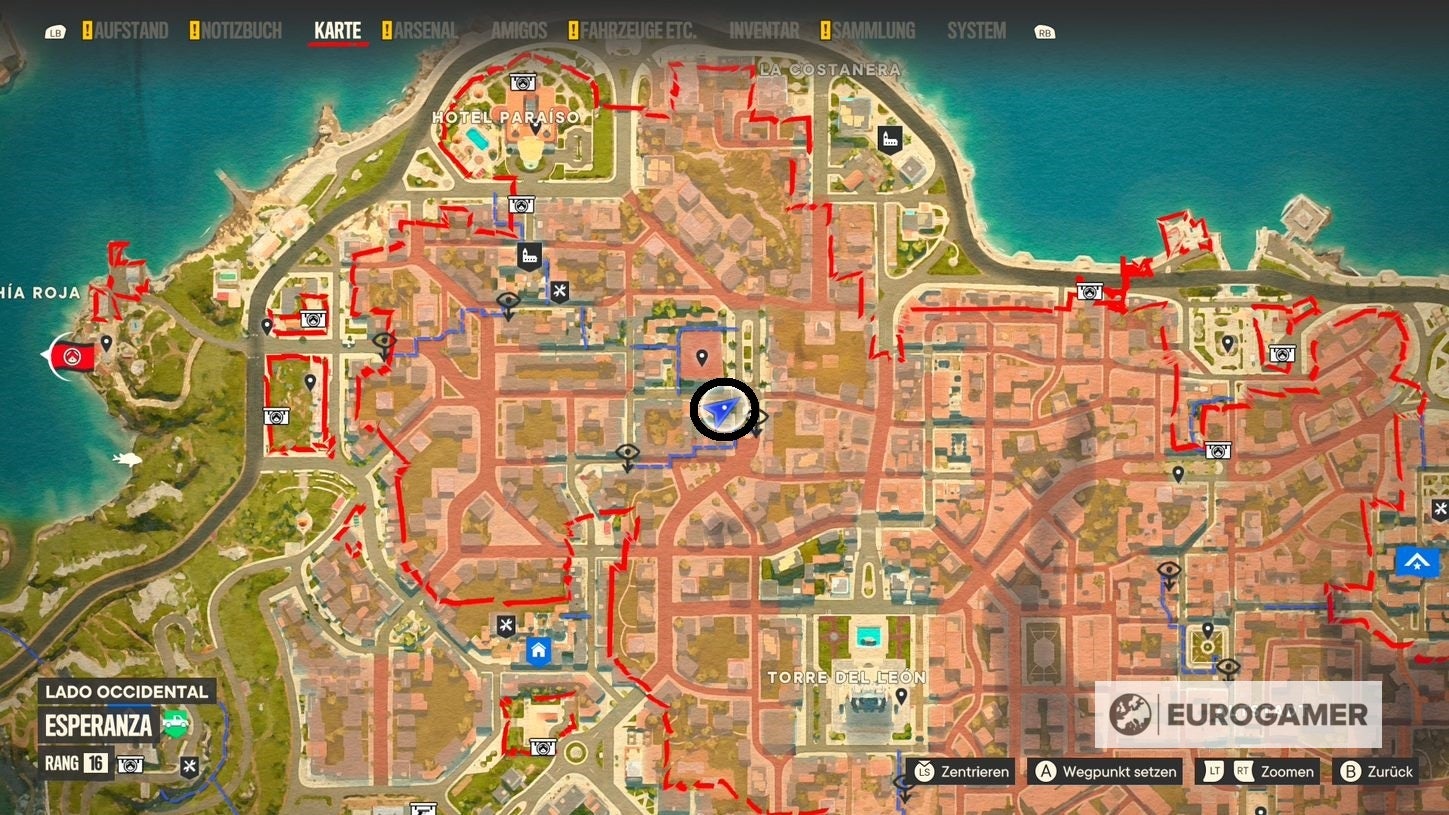Select the location pin above the player marker
The image size is (1449, 815).
pos(702,356)
